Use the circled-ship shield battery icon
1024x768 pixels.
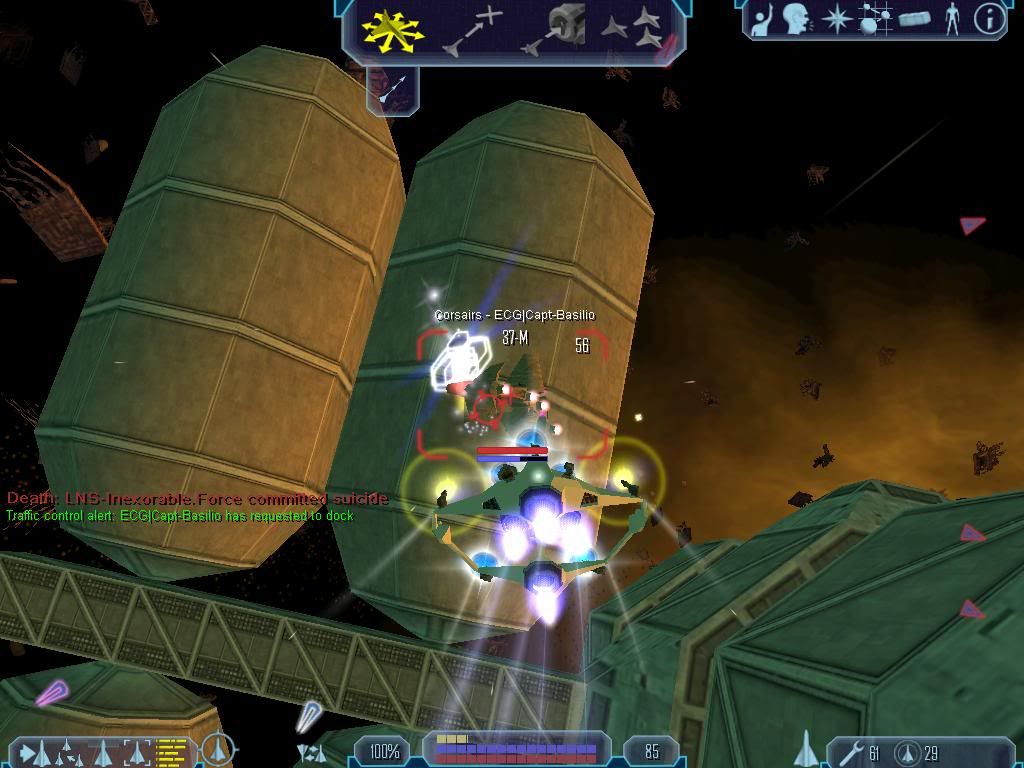point(907,752)
